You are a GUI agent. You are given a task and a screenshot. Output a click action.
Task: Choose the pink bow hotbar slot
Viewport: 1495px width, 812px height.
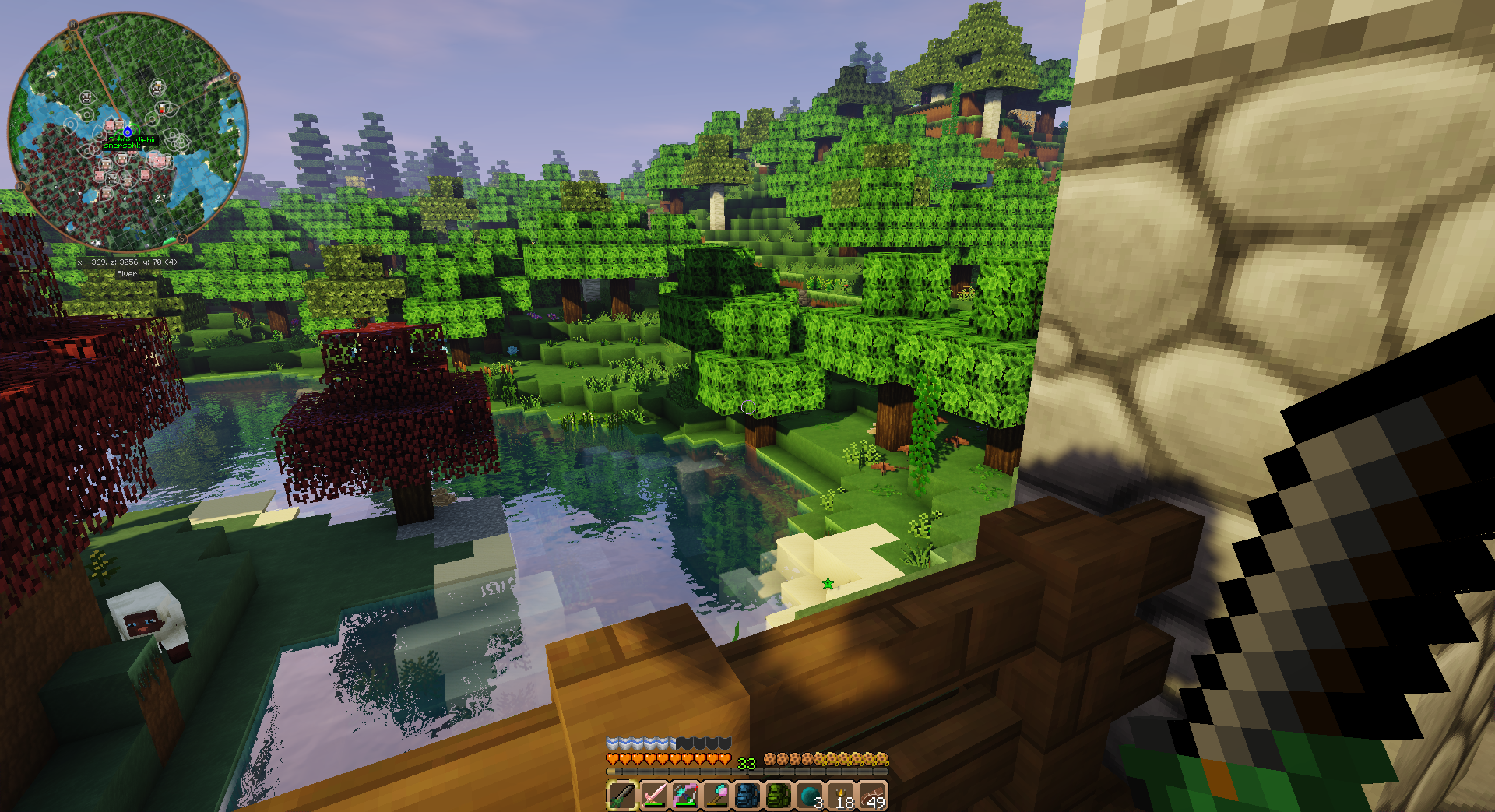click(x=684, y=796)
